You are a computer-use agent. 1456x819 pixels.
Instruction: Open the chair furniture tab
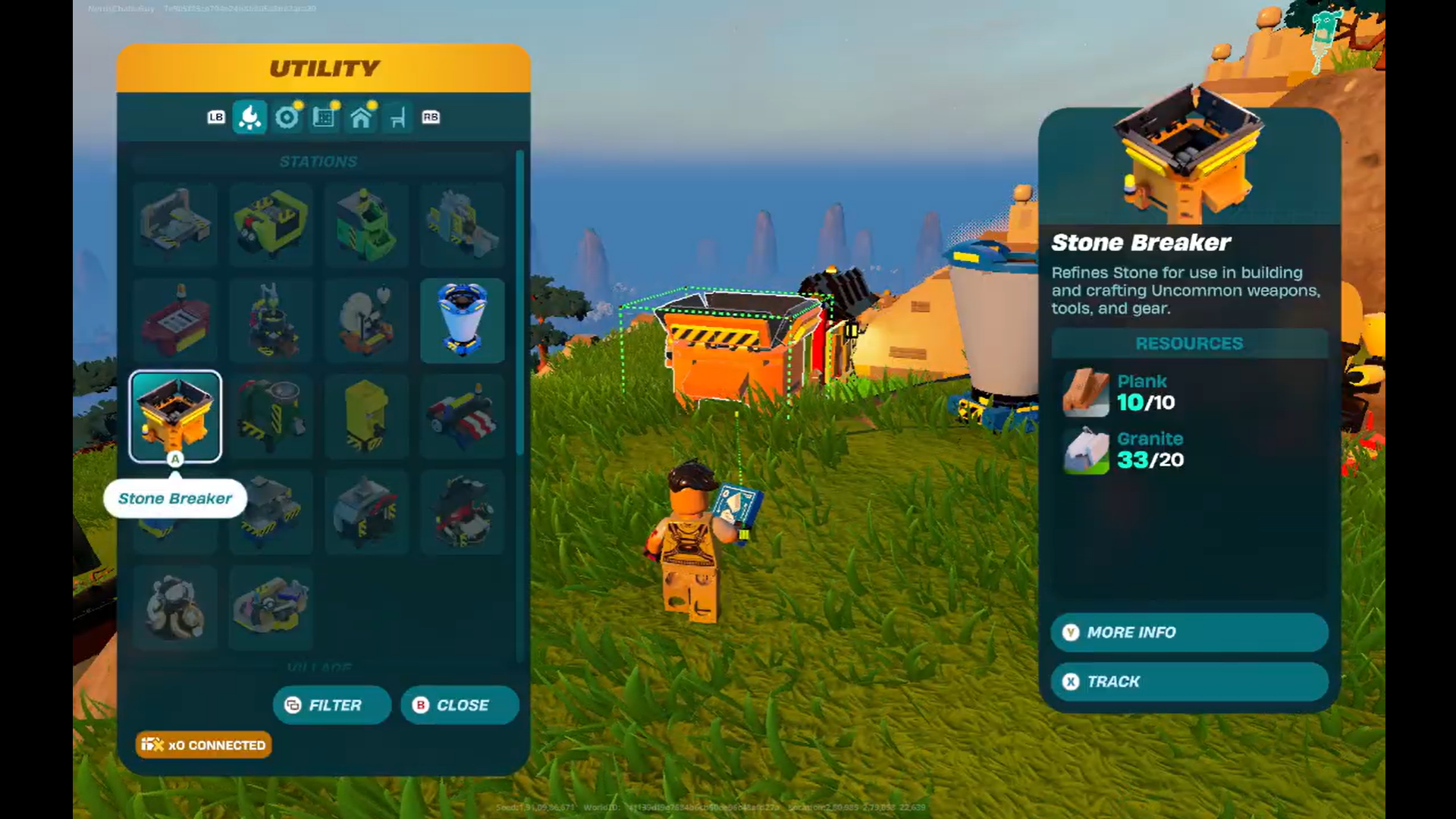click(x=398, y=118)
